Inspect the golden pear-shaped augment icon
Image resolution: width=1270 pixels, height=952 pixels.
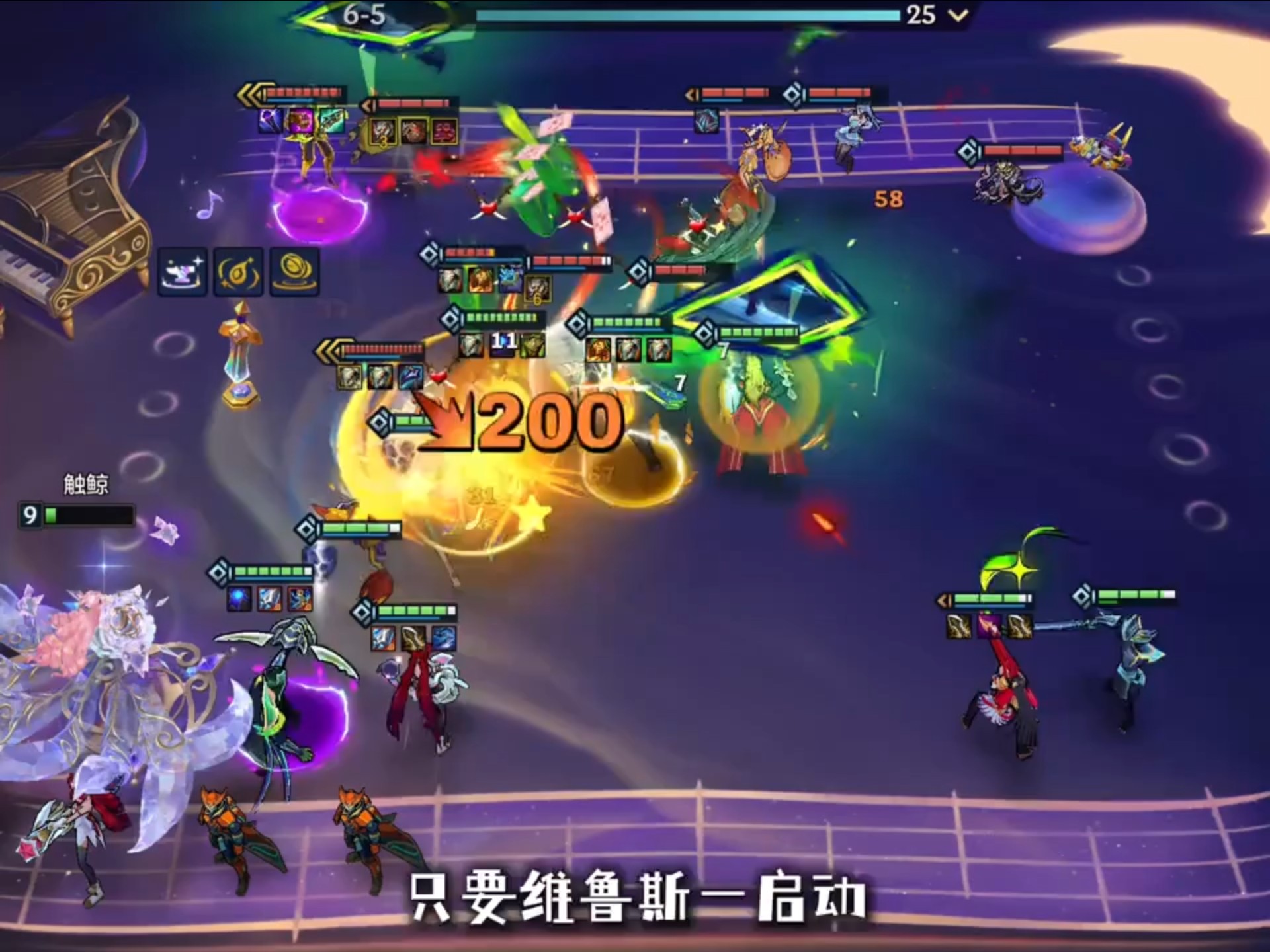click(238, 272)
